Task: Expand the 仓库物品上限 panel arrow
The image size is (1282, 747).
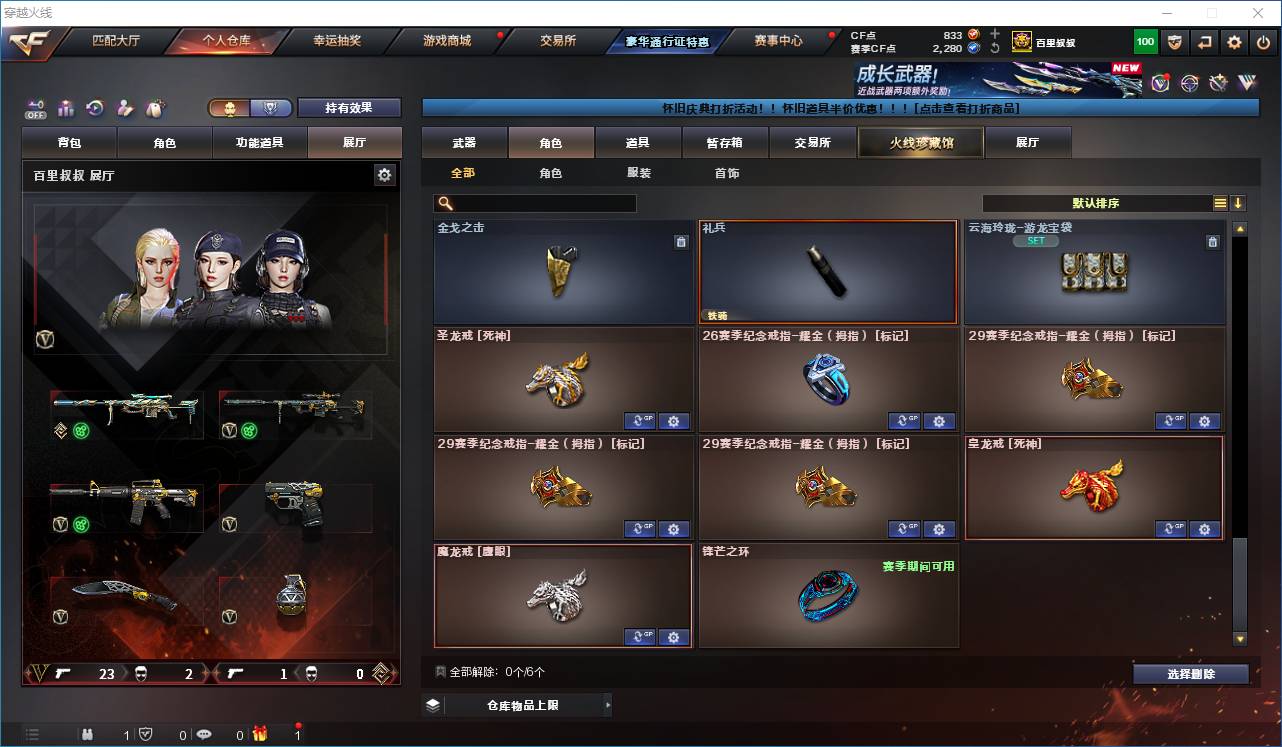Action: point(607,704)
